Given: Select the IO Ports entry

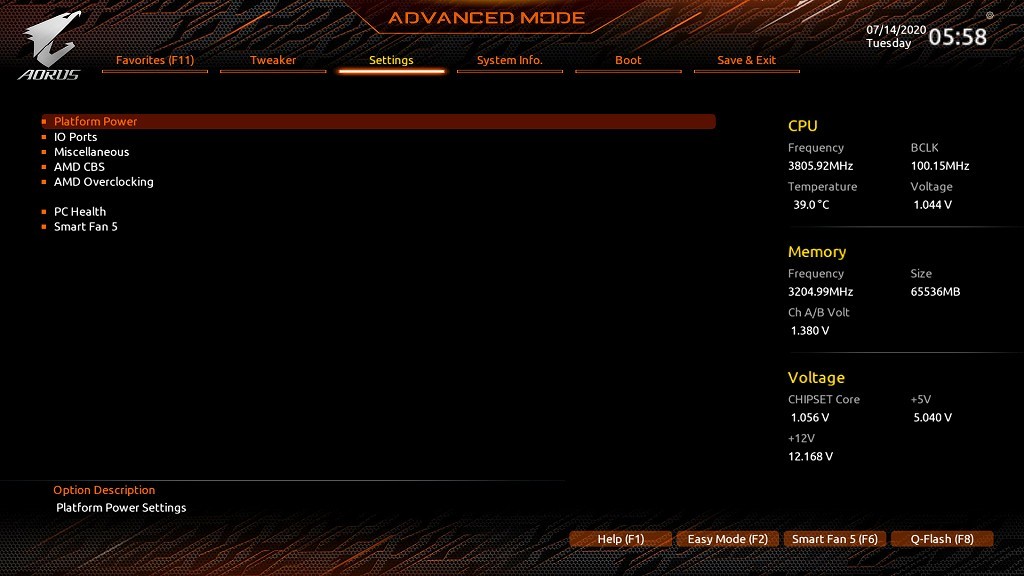Looking at the screenshot, I should (x=76, y=137).
